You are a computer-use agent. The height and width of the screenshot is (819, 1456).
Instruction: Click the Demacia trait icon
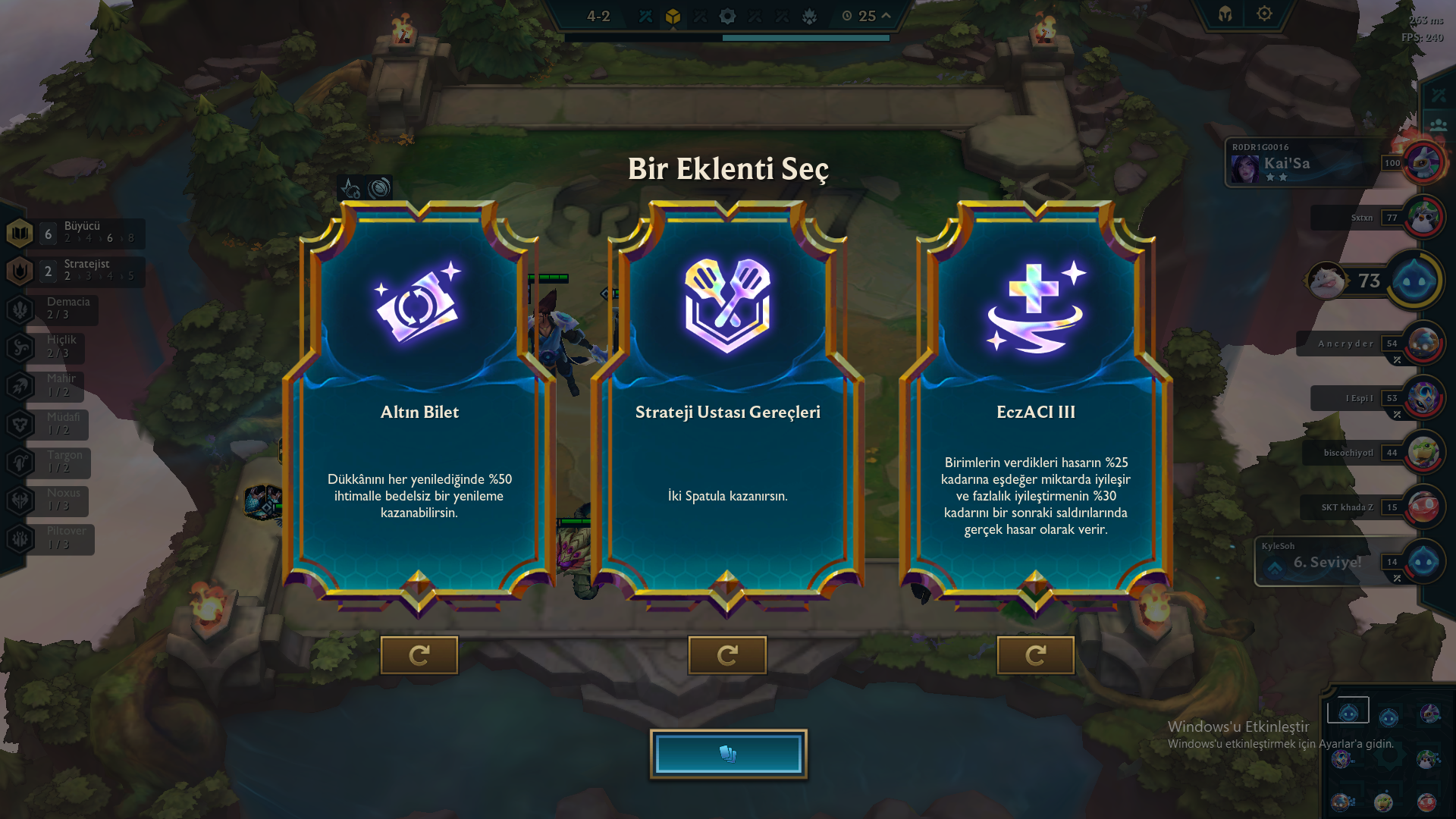[x=19, y=309]
